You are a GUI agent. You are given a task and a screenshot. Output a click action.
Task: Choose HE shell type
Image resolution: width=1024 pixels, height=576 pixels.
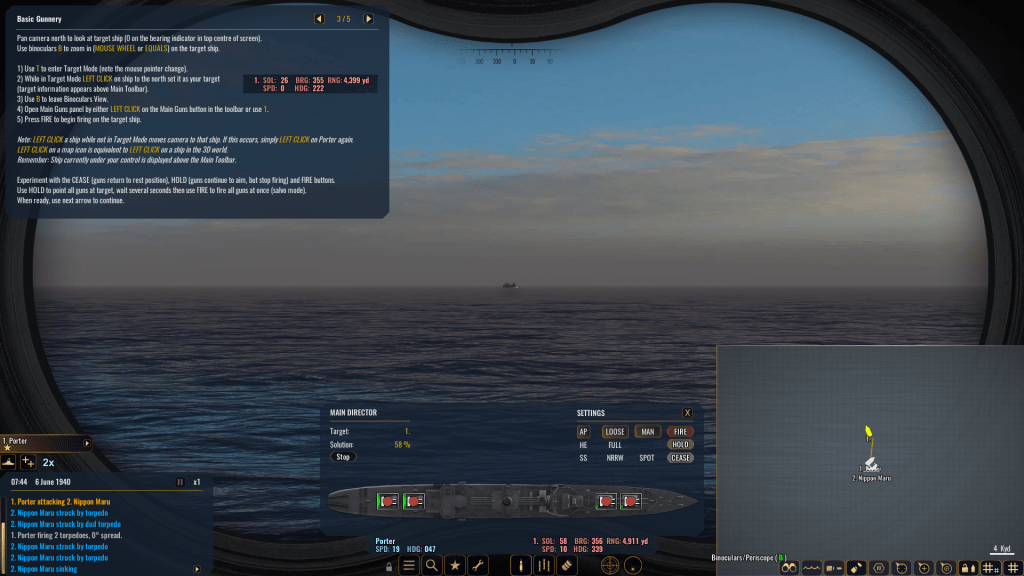tap(584, 444)
